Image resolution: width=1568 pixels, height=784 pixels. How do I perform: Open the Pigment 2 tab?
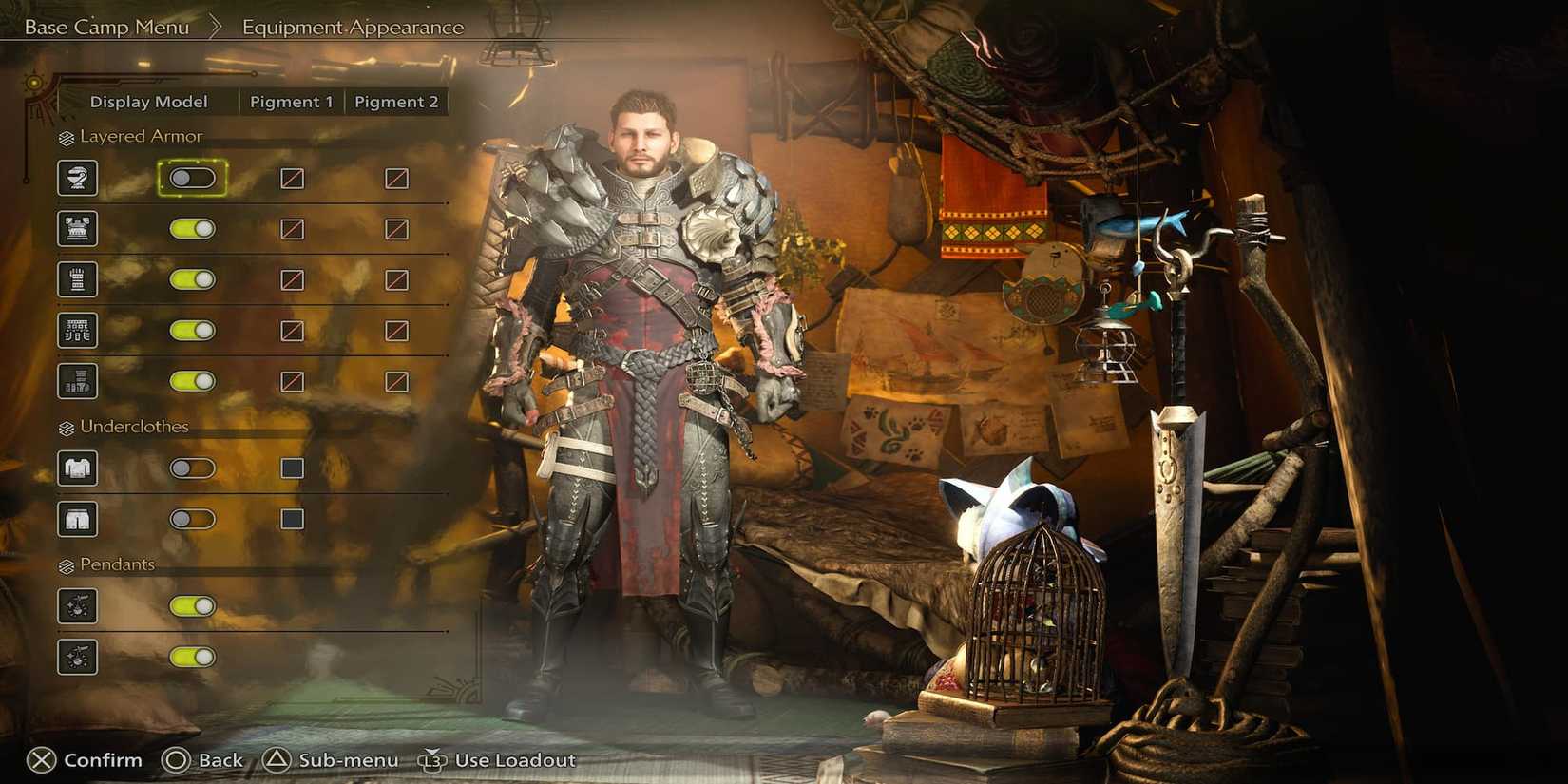[396, 101]
